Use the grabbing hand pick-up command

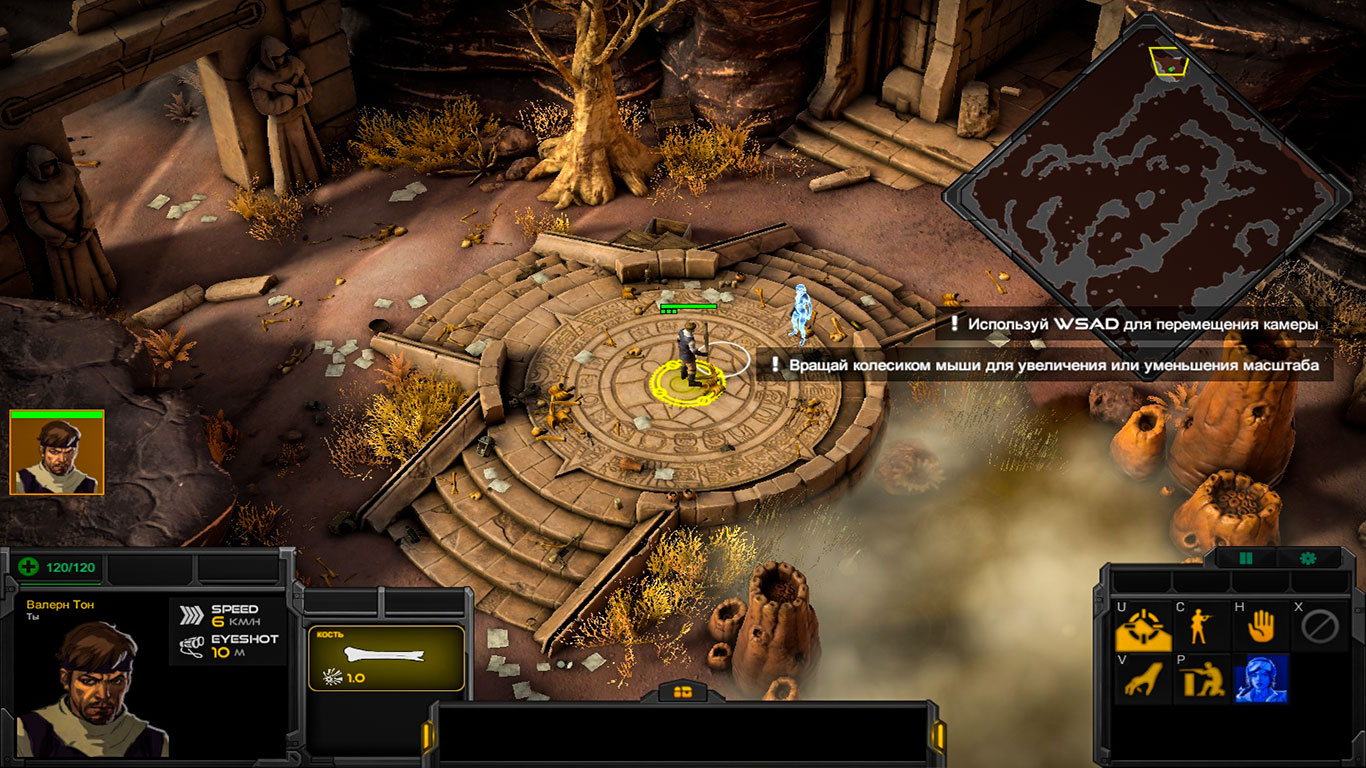1143,679
